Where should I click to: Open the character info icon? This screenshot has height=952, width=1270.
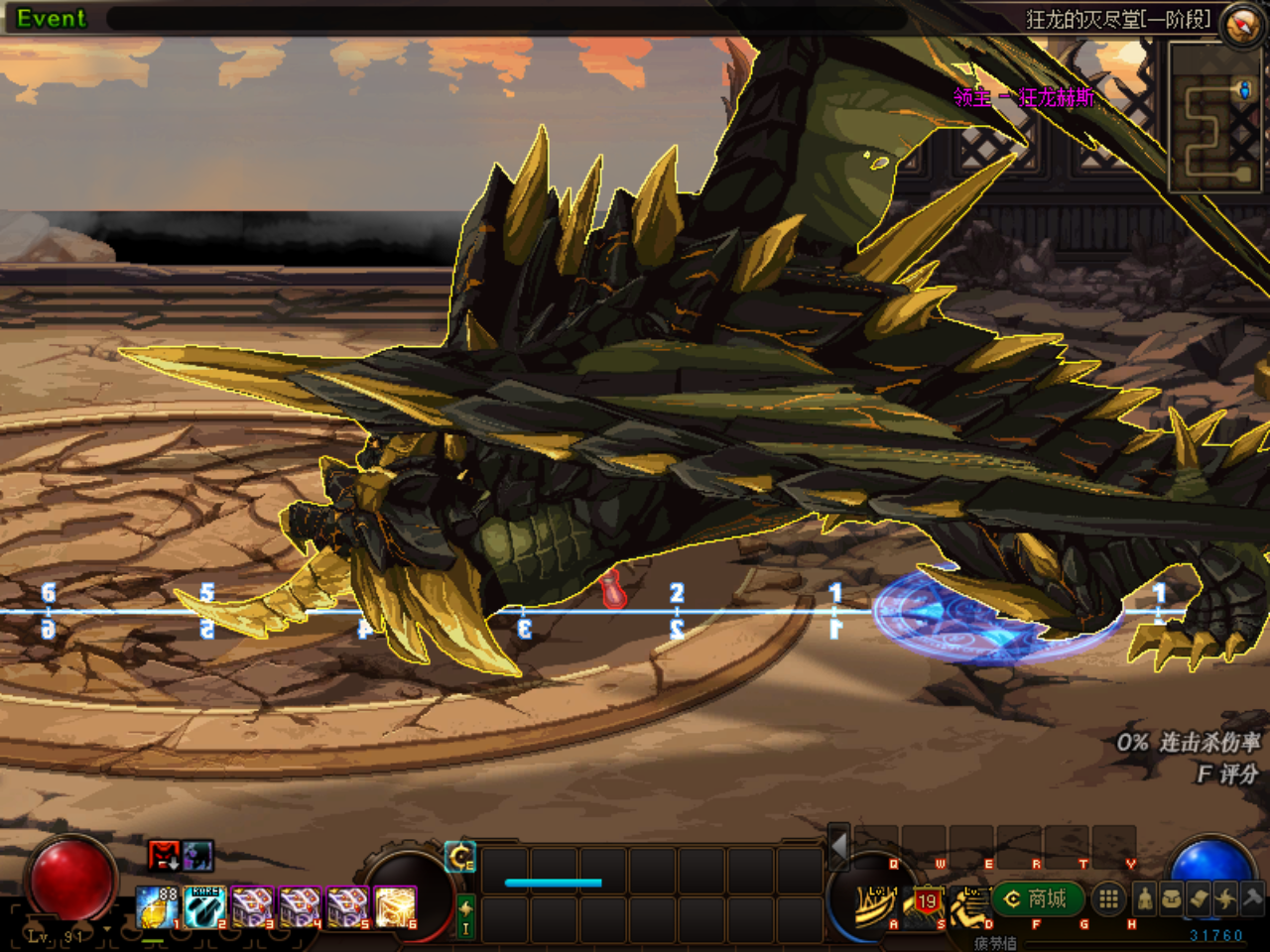click(1144, 898)
